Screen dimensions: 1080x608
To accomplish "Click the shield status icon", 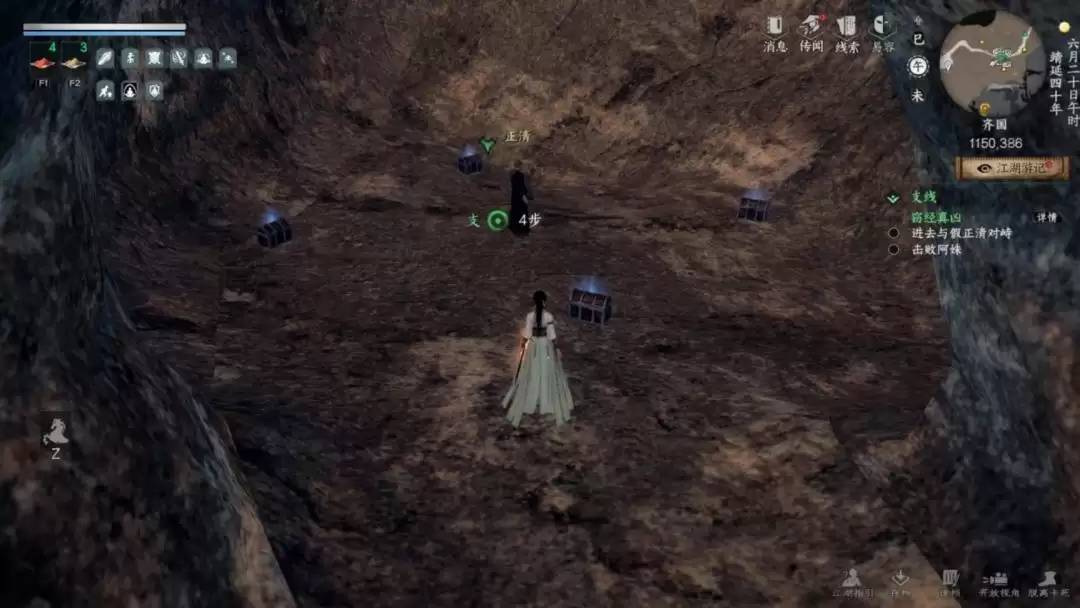I will click(x=154, y=91).
